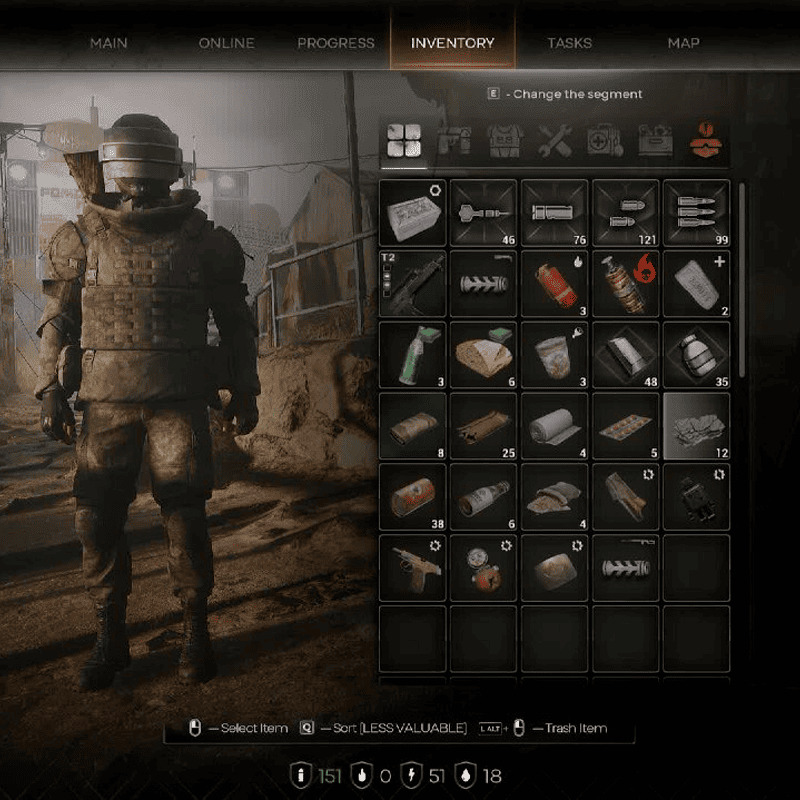800x800 pixels.
Task: Pick the red fire extinguisher canister slot
Action: [555, 283]
